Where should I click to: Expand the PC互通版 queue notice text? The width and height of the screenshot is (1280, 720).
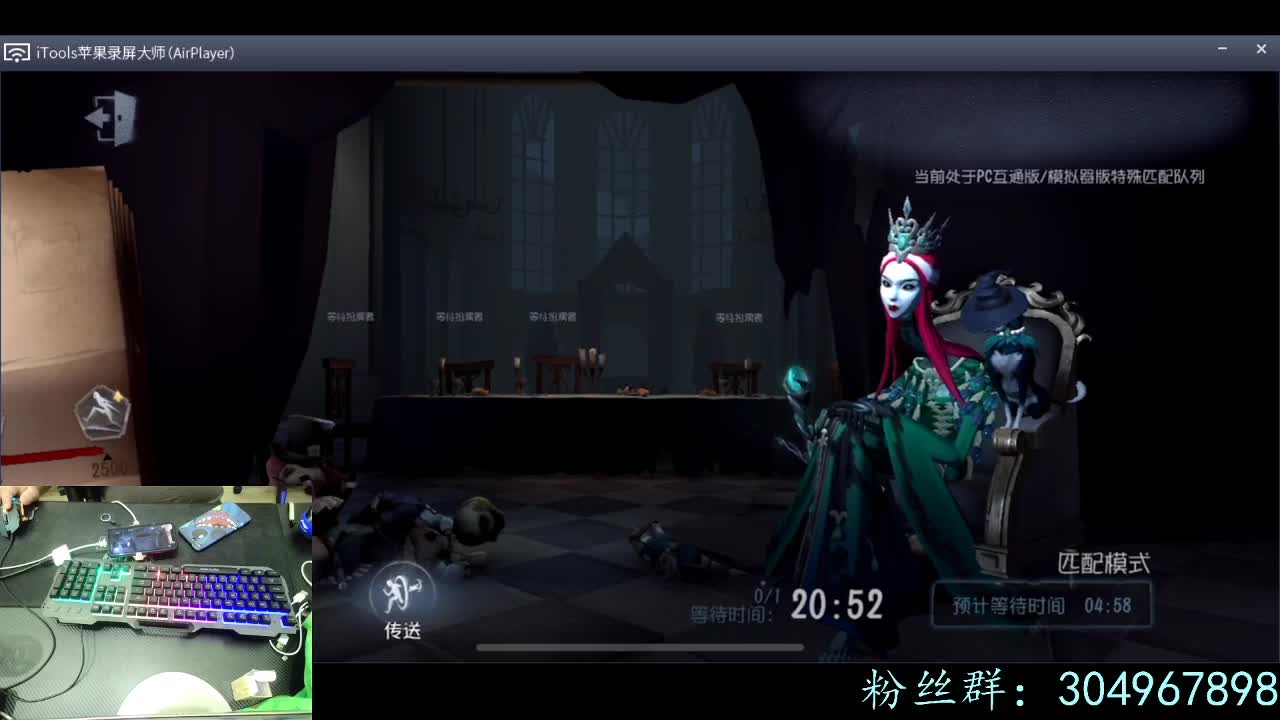click(x=1060, y=176)
